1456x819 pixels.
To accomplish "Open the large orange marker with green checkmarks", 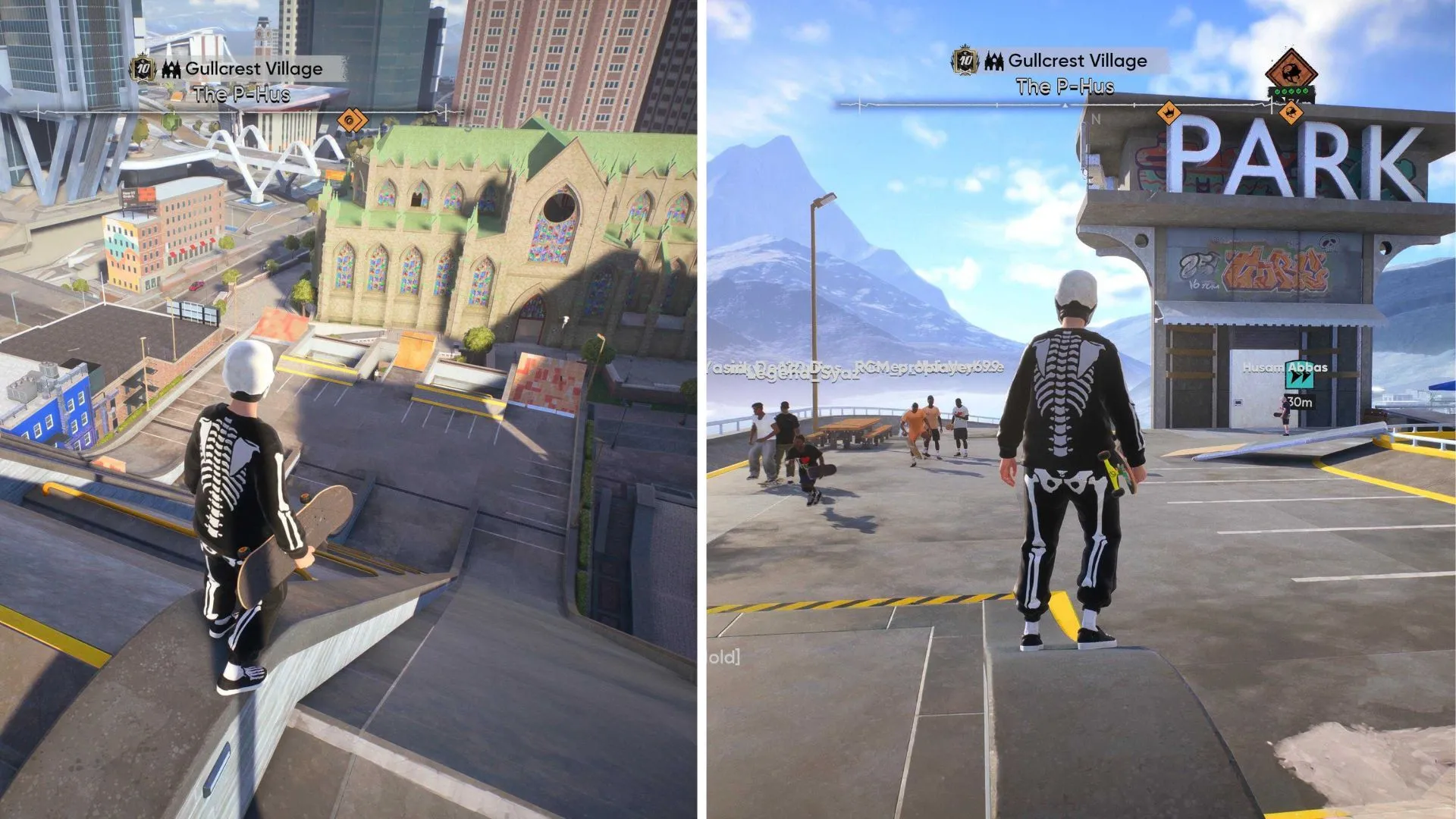I will tap(1291, 74).
